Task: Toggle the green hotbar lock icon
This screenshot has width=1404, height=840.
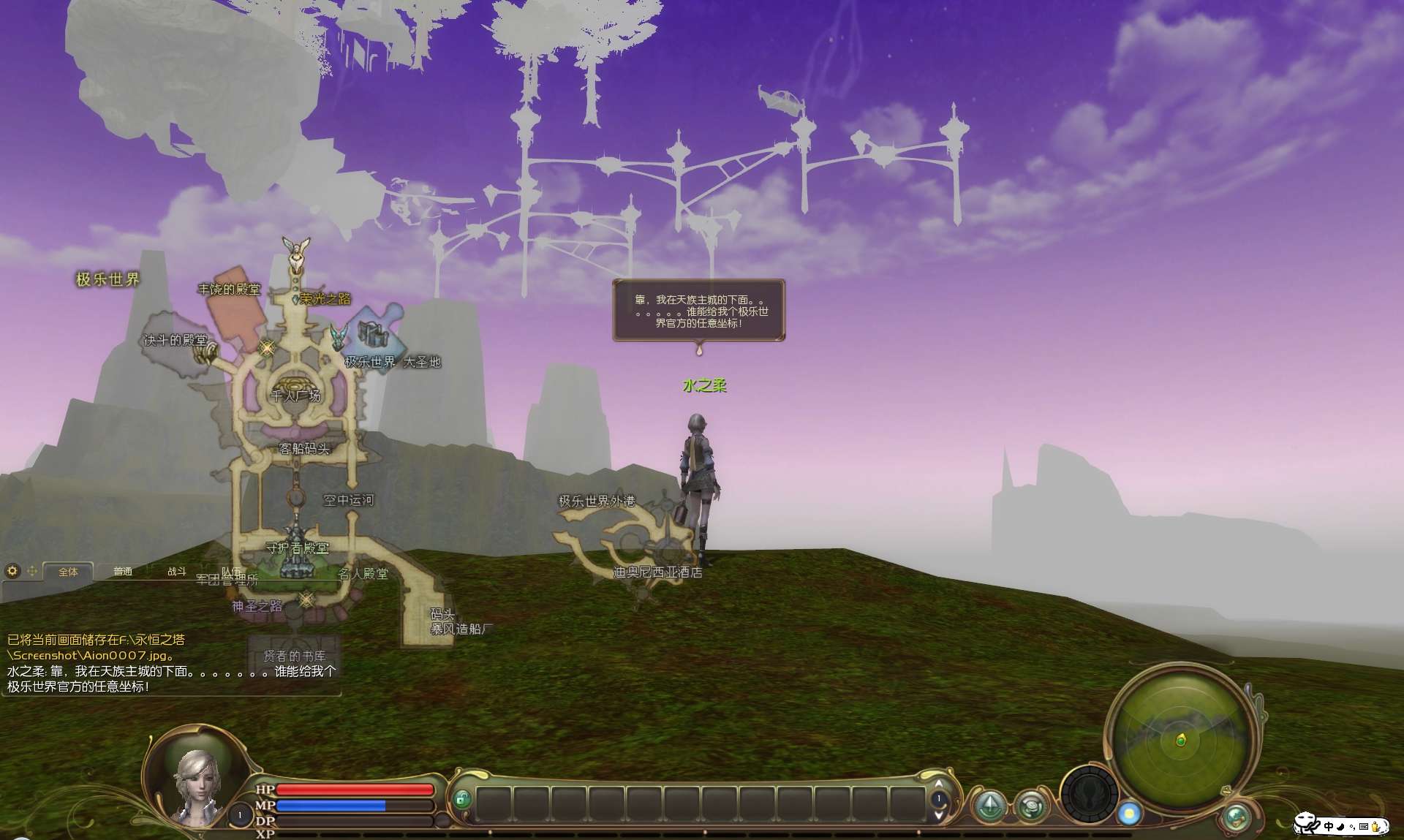Action: (x=461, y=799)
